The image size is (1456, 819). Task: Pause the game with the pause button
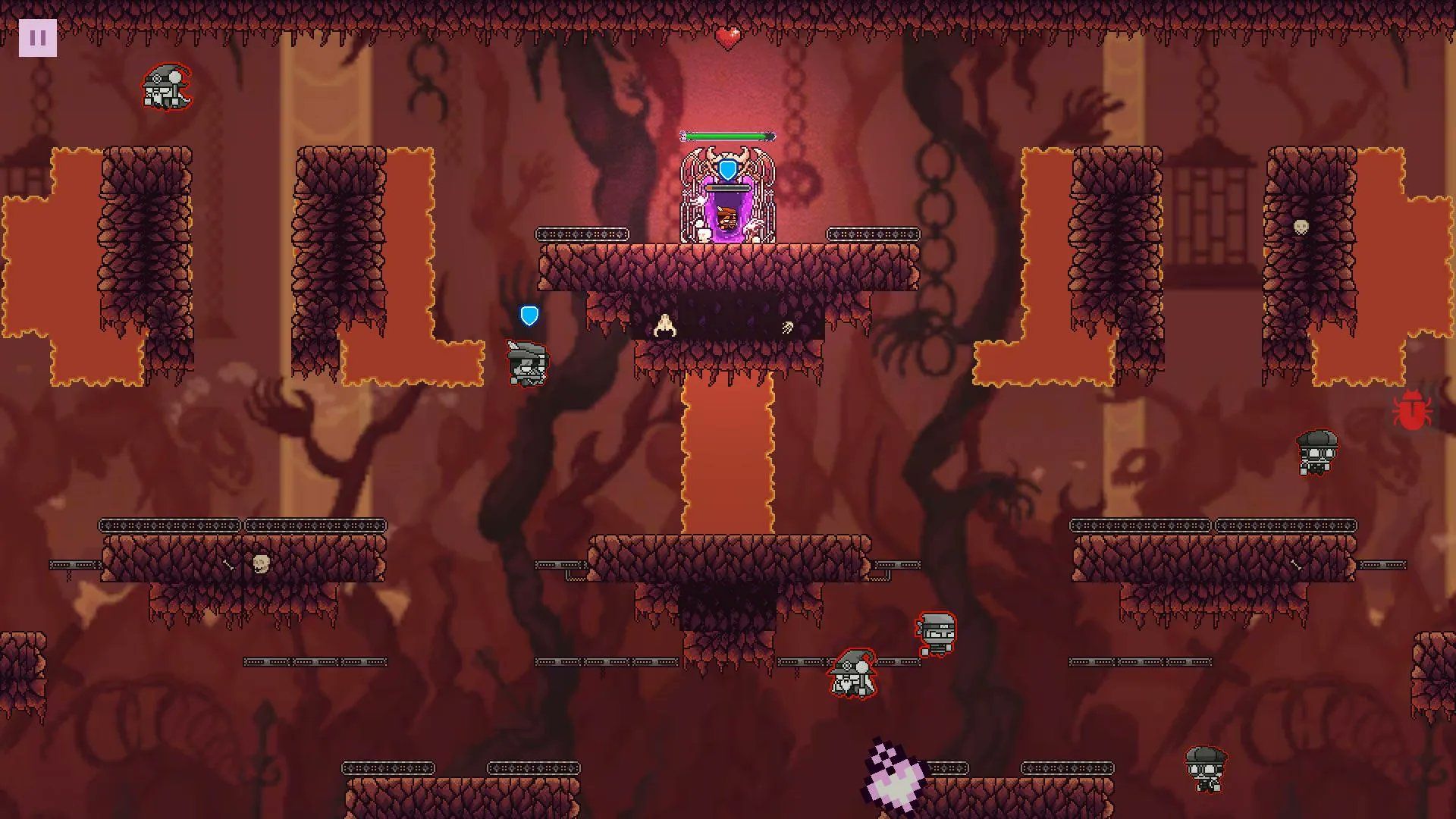[x=37, y=37]
